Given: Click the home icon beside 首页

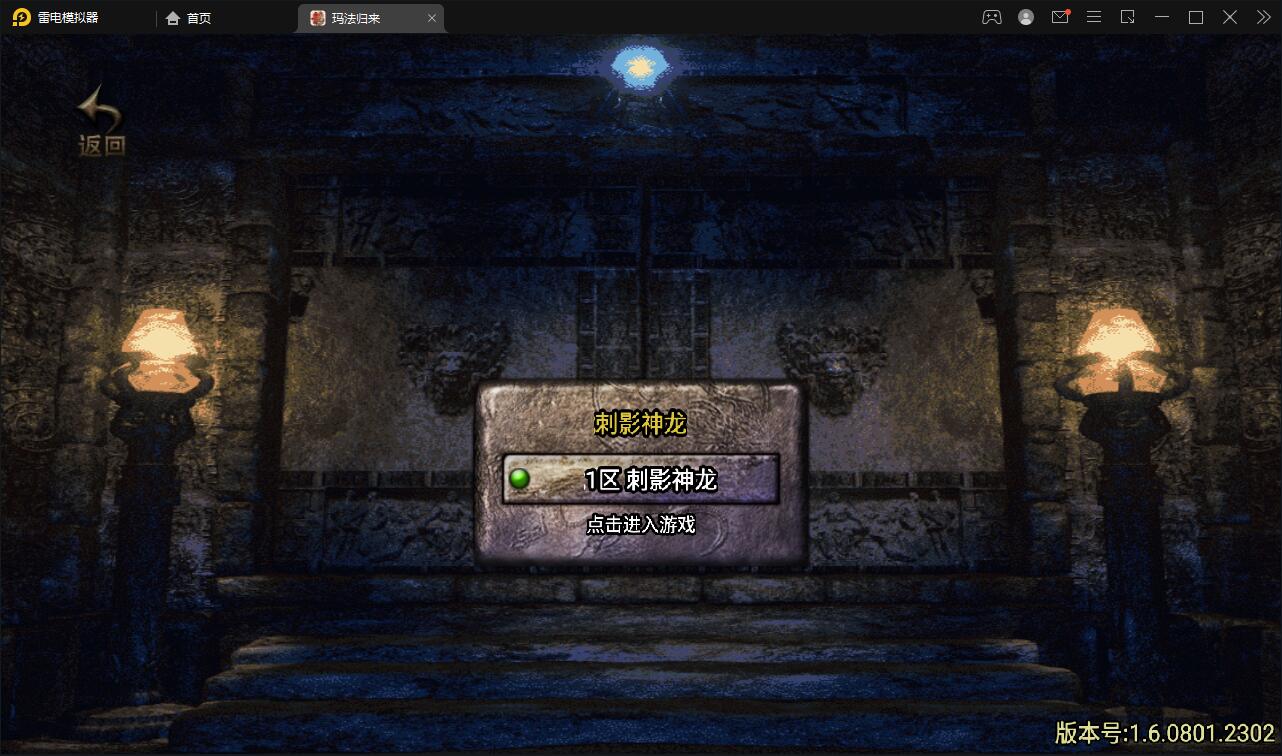Looking at the screenshot, I should click(172, 17).
